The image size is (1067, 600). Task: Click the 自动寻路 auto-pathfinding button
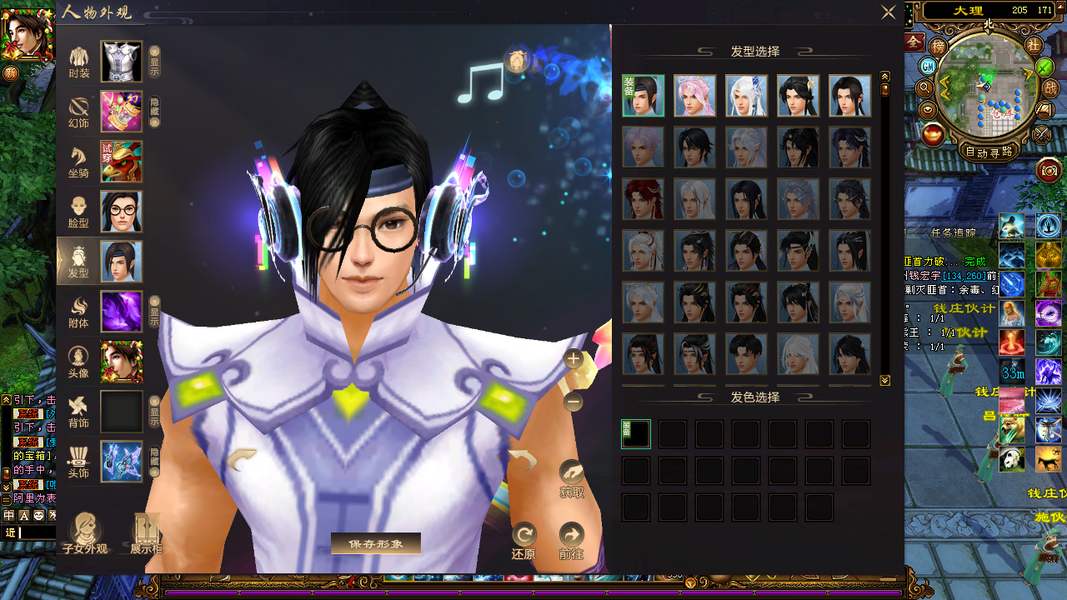[x=988, y=152]
